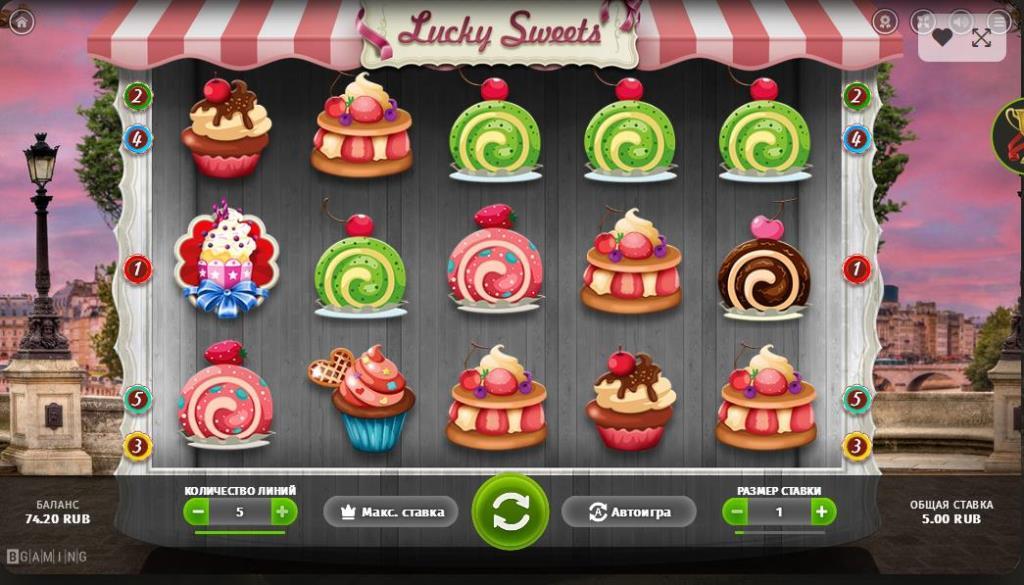This screenshot has height=585, width=1024.
Task: Open the rosette award icon
Action: coord(885,22)
